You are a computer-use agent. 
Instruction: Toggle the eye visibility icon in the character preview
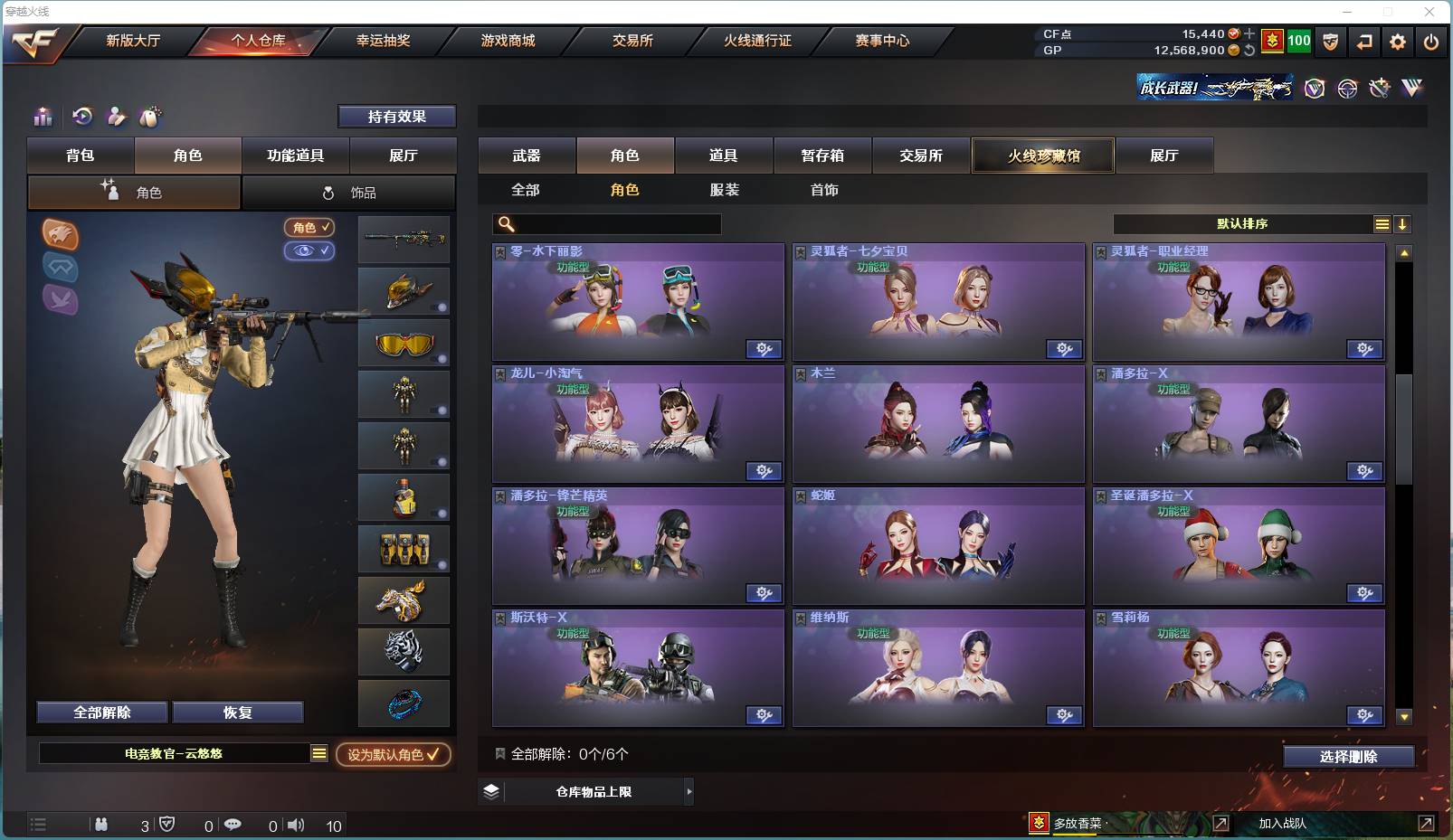point(311,250)
